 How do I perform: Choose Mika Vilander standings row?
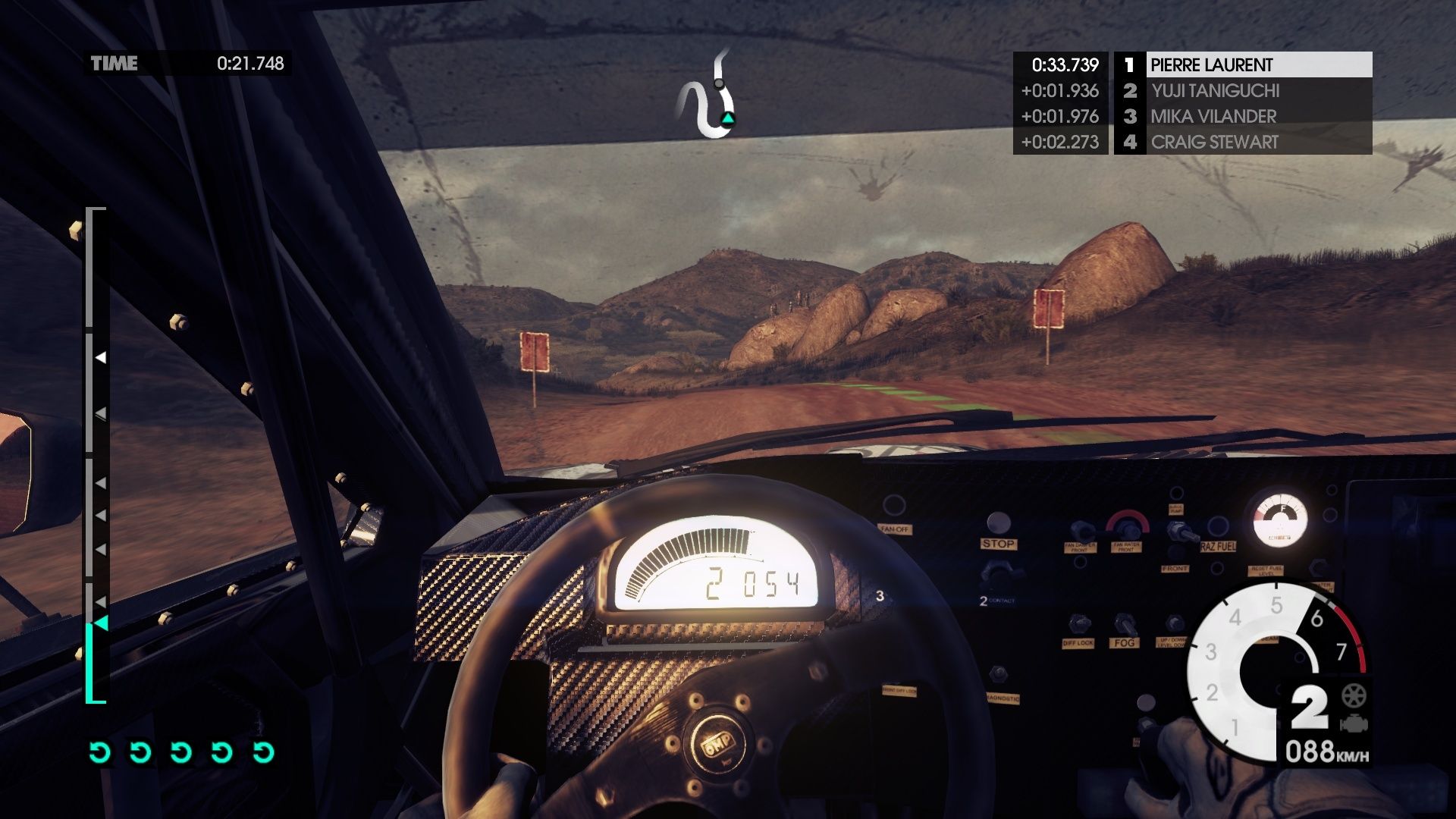pos(1244,117)
